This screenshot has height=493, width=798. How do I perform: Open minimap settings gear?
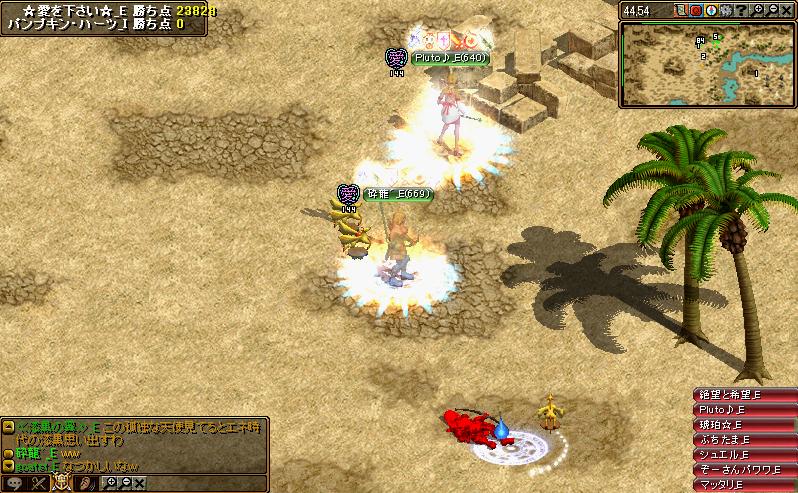point(724,10)
